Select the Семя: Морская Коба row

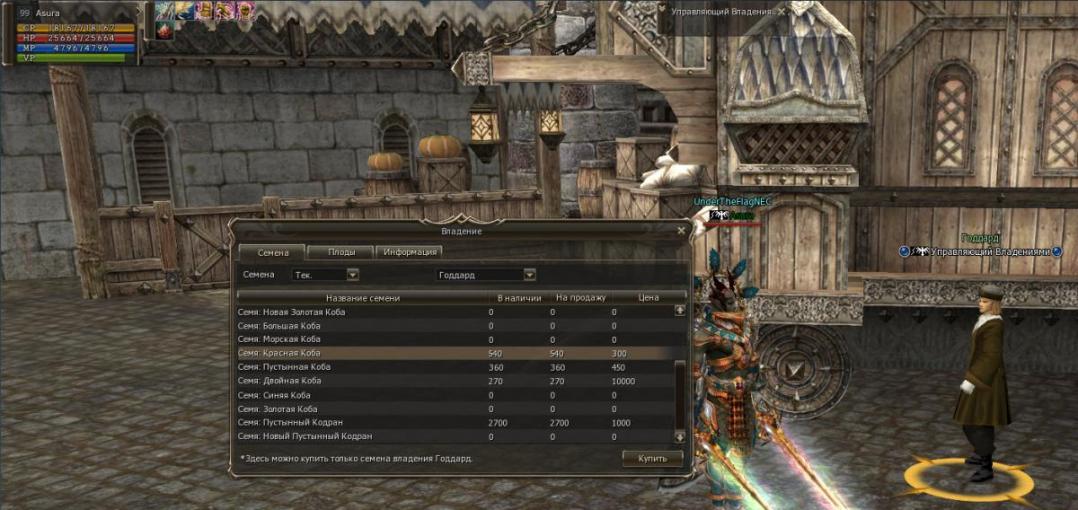(400, 340)
